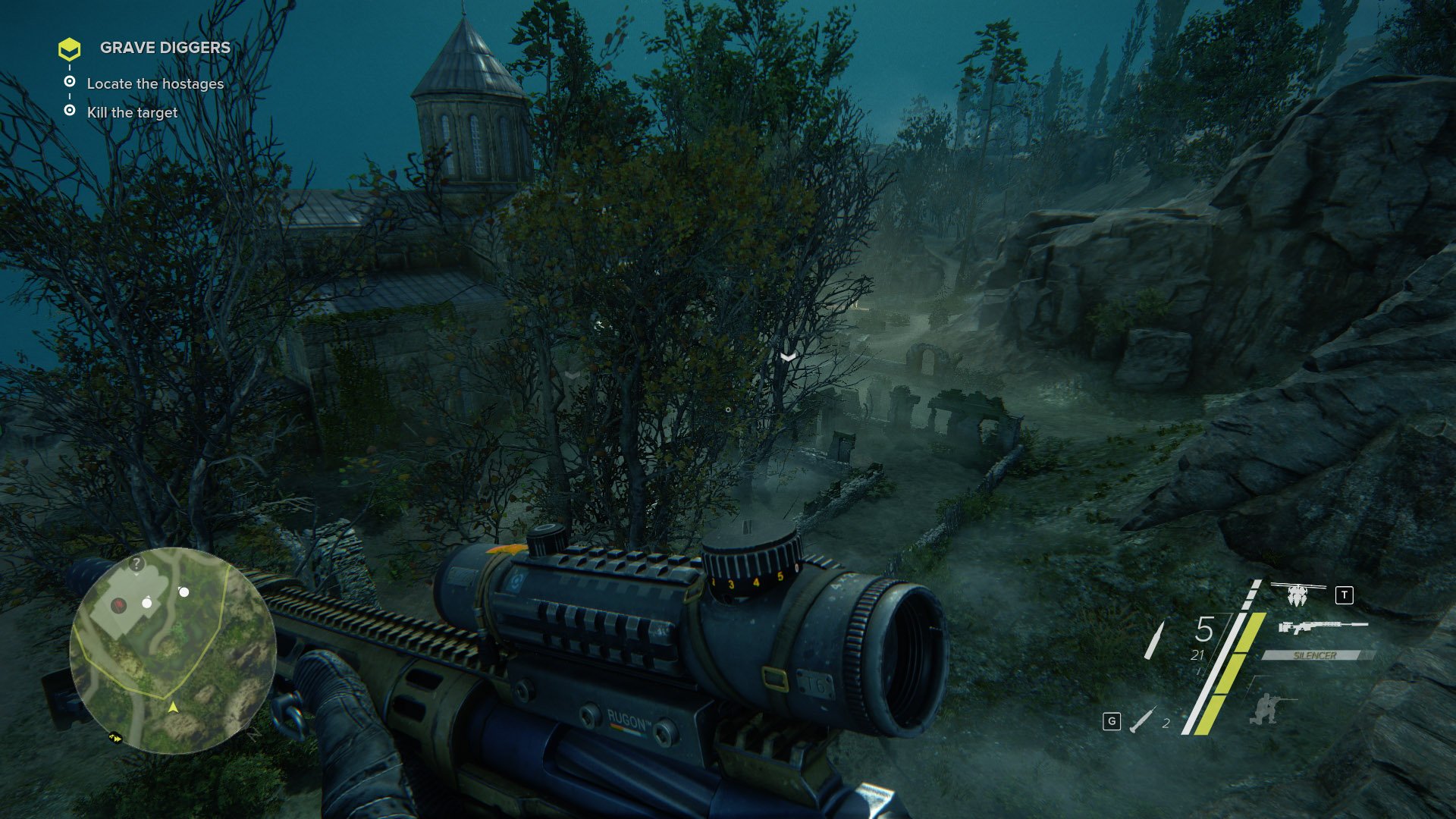1456x819 pixels.
Task: Click the bullet ammo type icon
Action: pyautogui.click(x=1154, y=639)
